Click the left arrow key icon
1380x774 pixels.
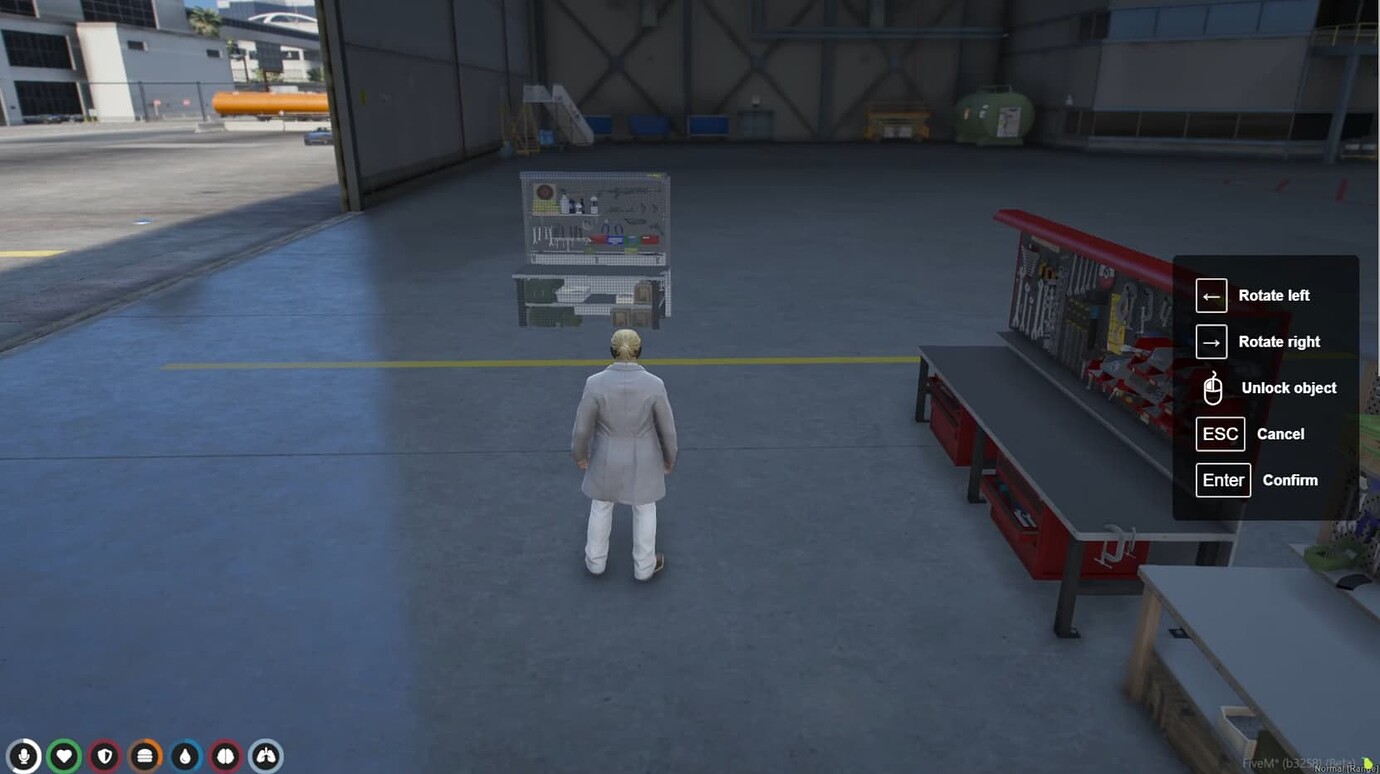[x=1211, y=295]
